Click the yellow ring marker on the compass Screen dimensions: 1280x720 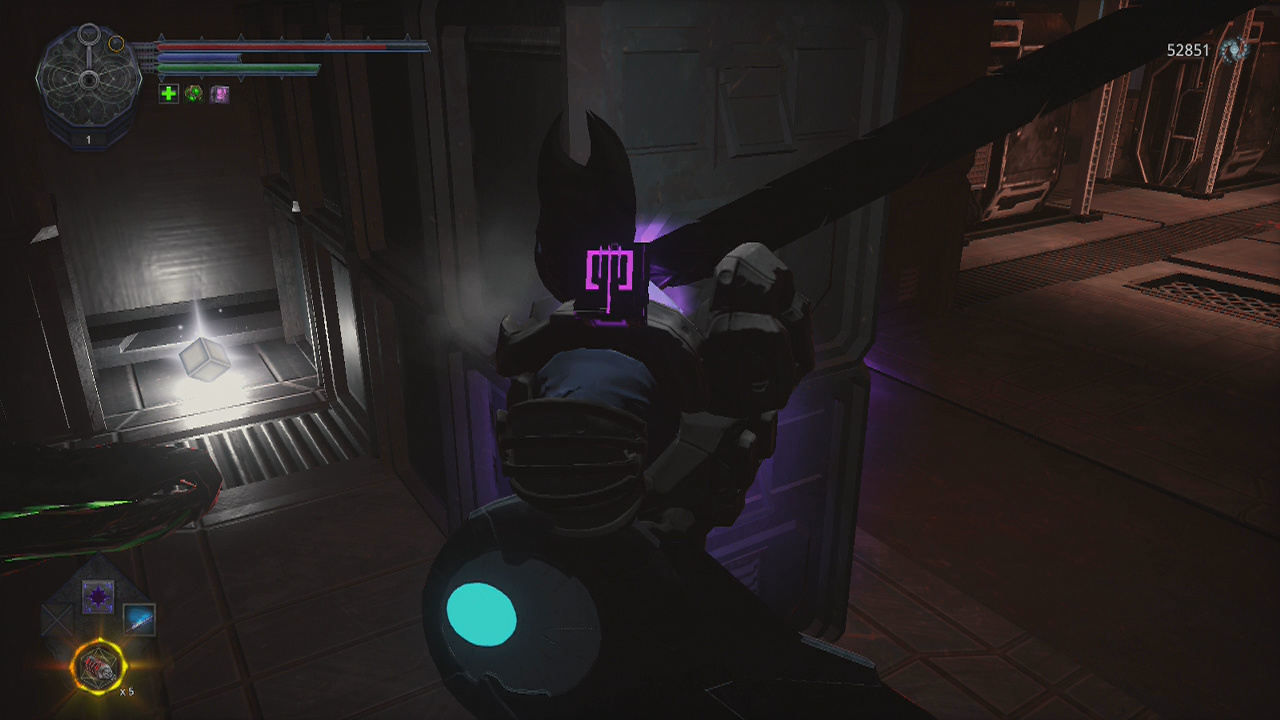[117, 43]
